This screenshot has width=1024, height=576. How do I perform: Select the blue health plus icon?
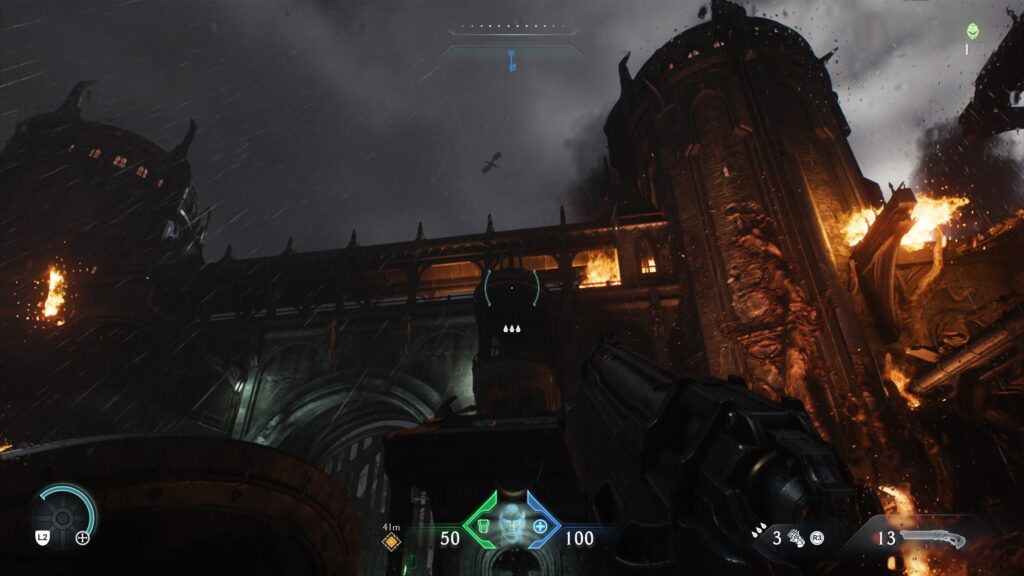[541, 526]
